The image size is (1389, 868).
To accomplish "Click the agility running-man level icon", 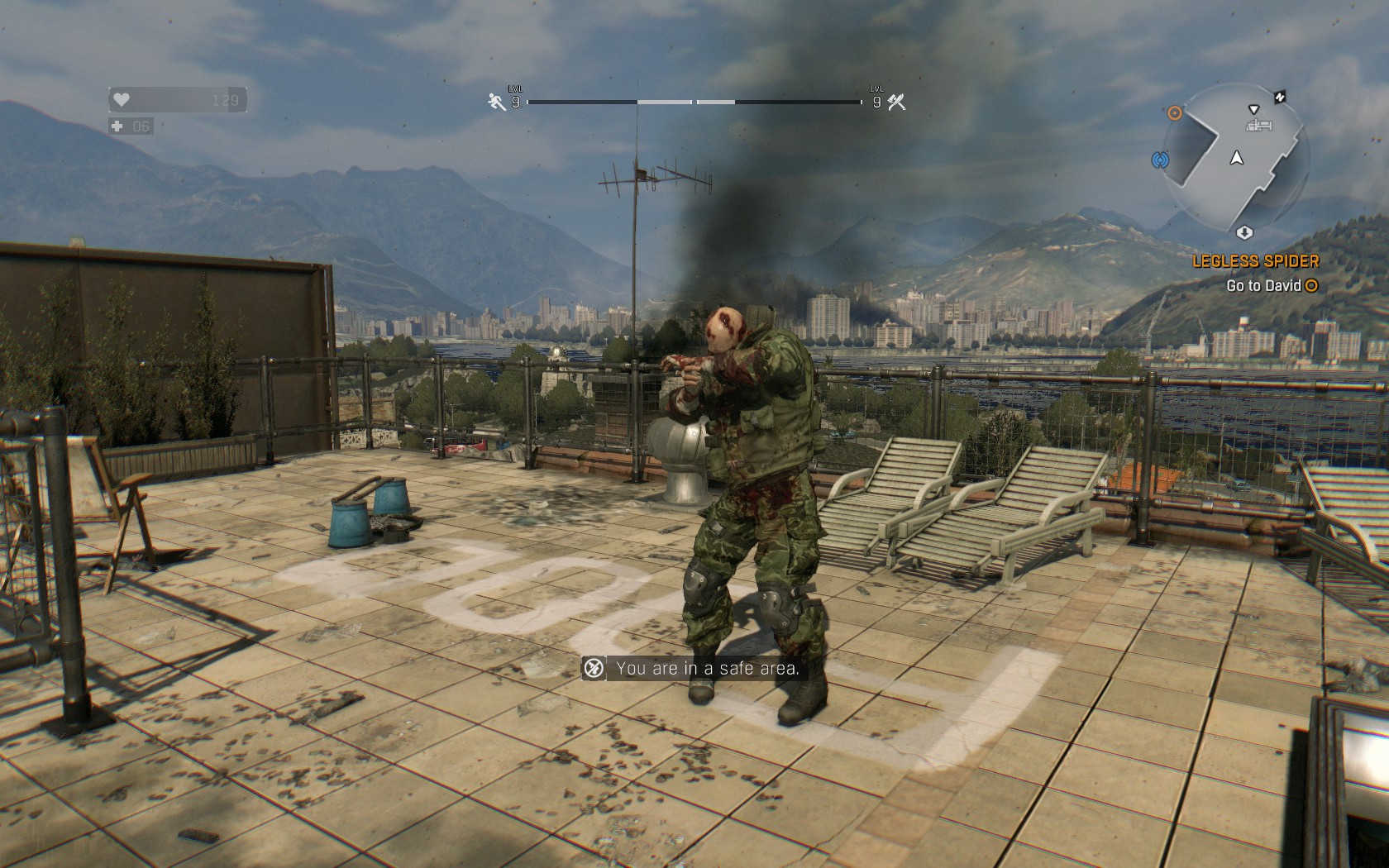I will click(496, 102).
